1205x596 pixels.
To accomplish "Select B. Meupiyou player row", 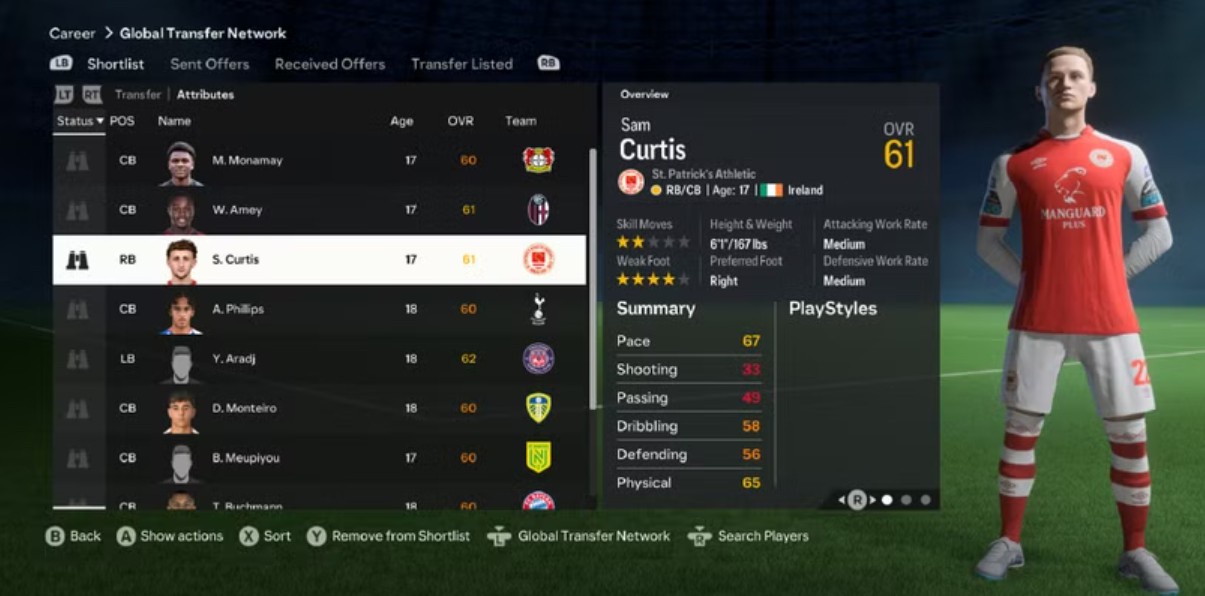I will tap(319, 458).
